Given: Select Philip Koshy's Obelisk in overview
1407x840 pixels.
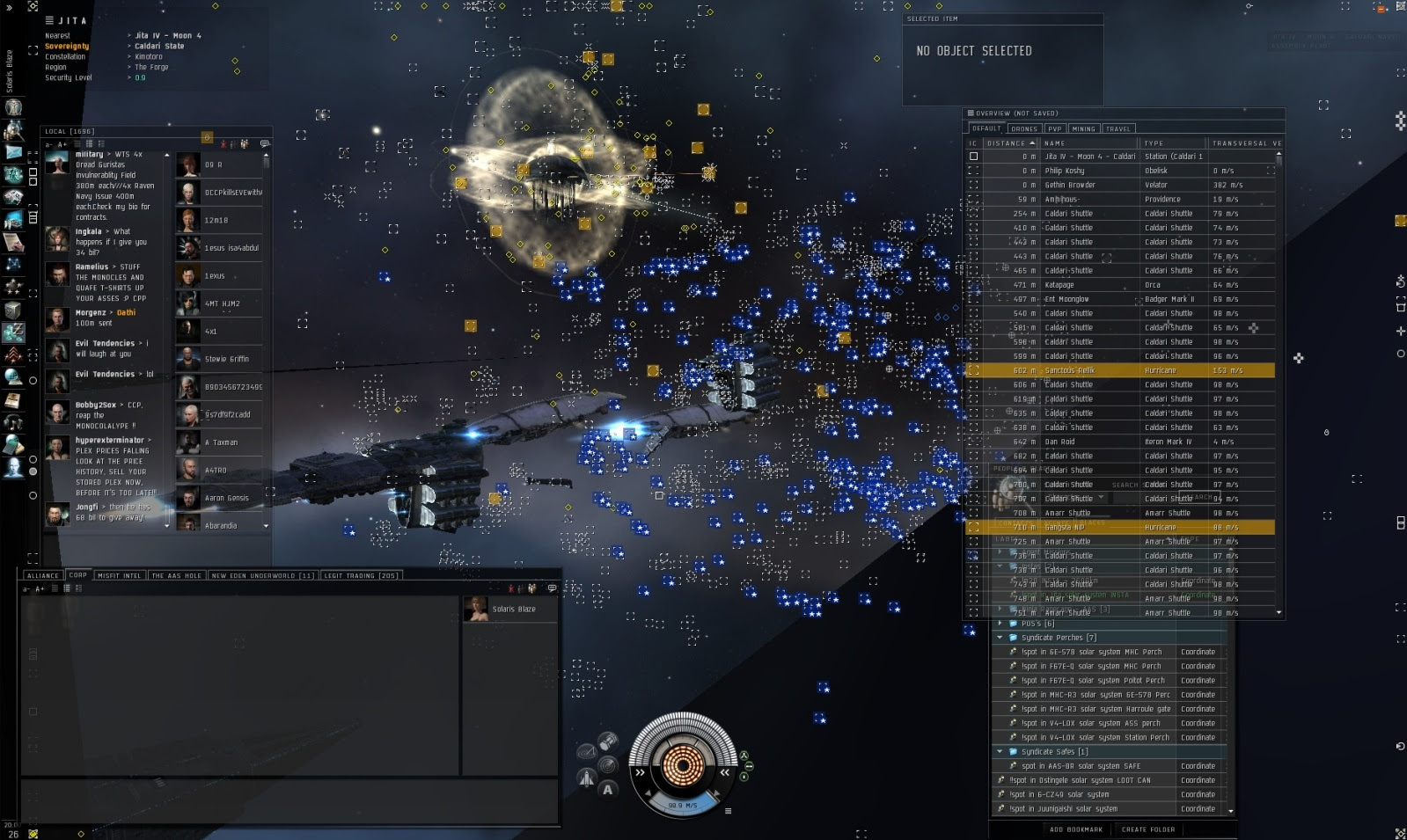Looking at the screenshot, I should click(x=1091, y=171).
